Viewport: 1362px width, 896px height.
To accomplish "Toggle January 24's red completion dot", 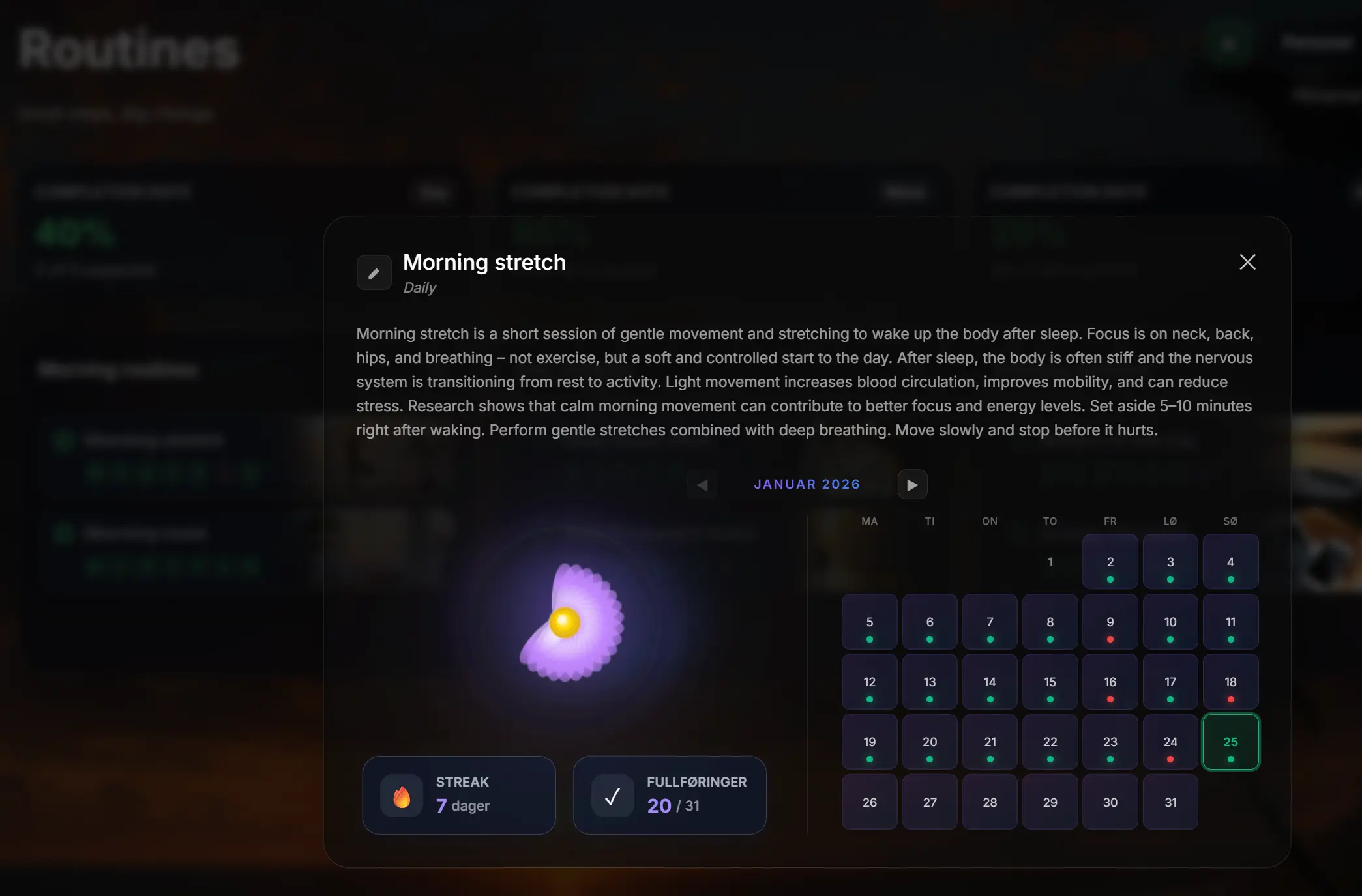I will pyautogui.click(x=1170, y=759).
